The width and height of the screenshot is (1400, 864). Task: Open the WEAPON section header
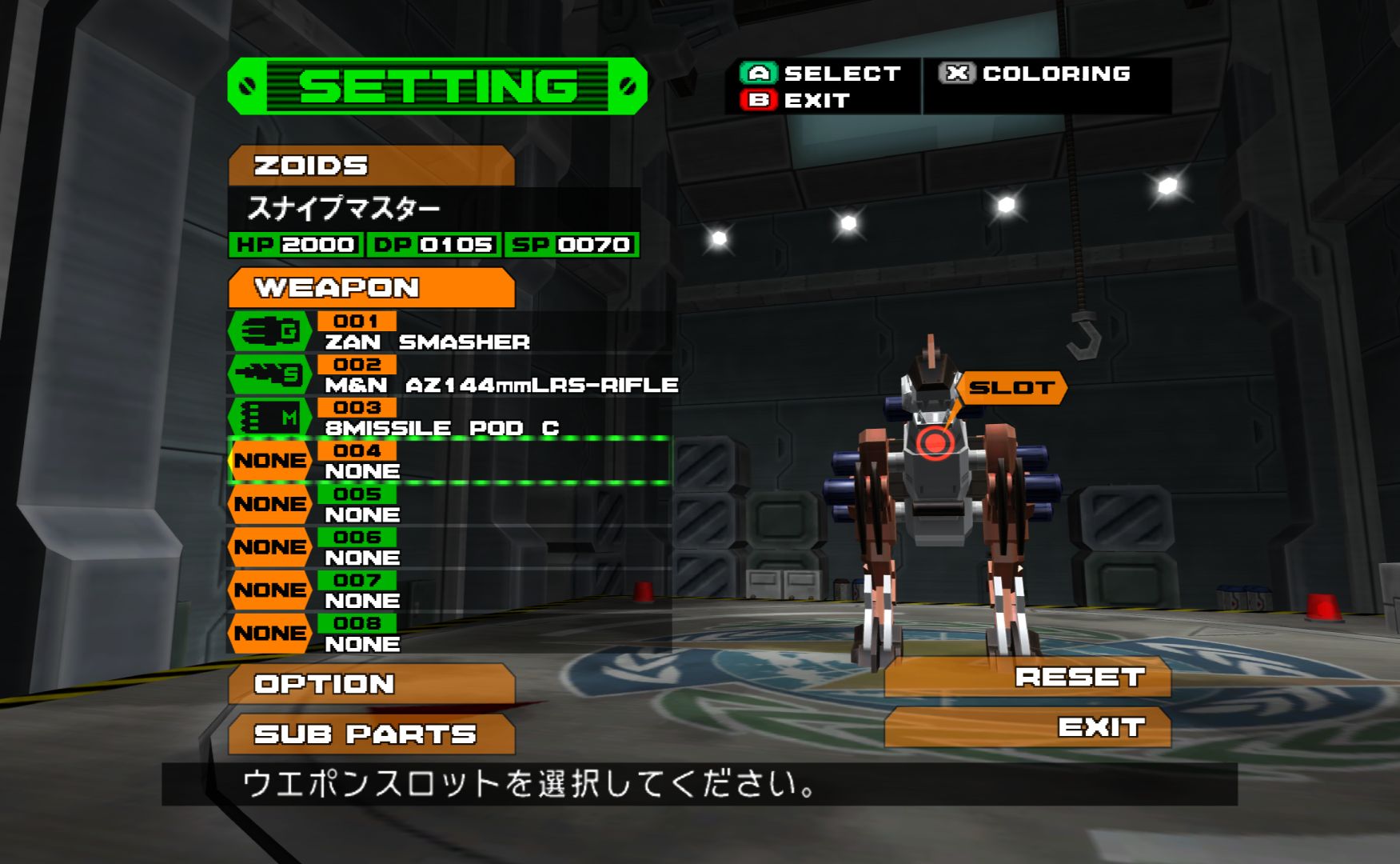click(x=371, y=288)
